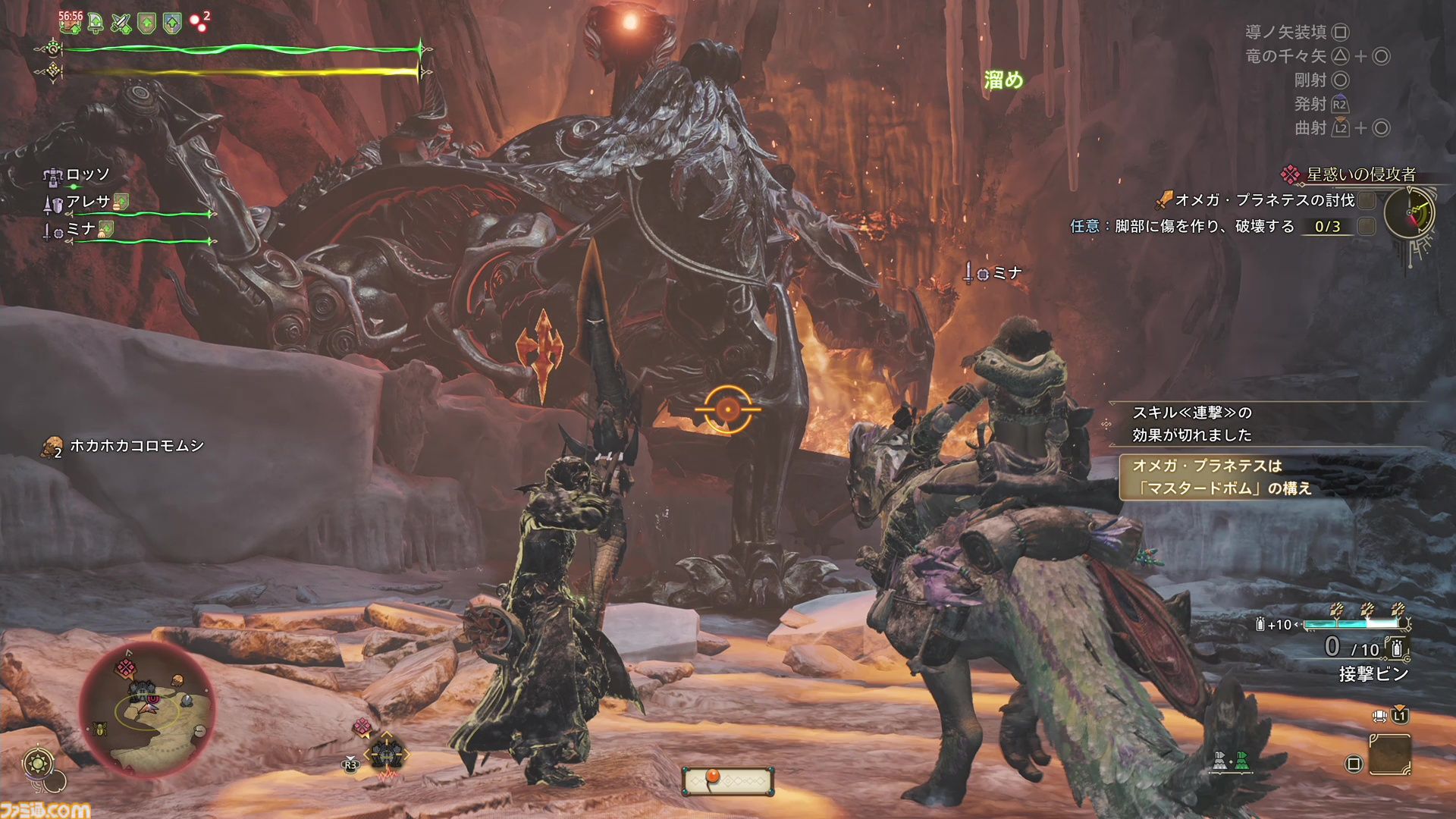Viewport: 1456px width, 819px height.
Task: Click the ファミ通.com watermark logo
Action: 45,809
